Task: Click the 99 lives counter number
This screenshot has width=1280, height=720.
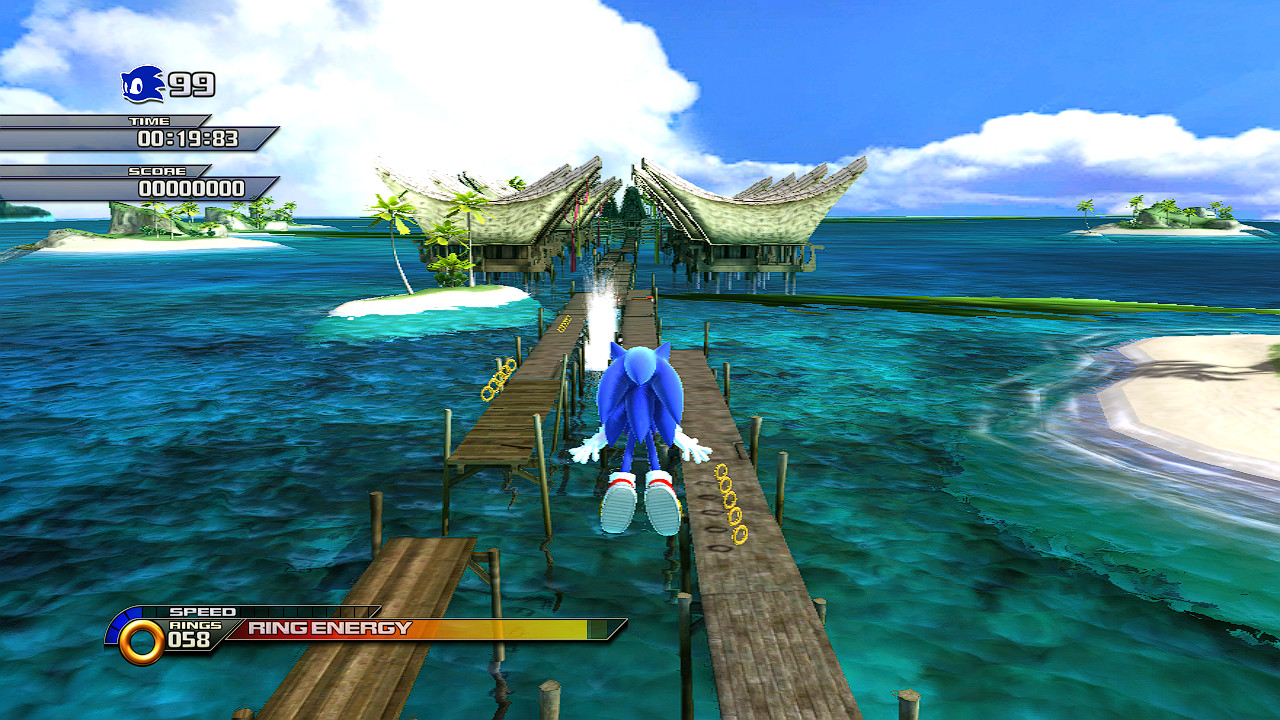Action: coord(192,85)
